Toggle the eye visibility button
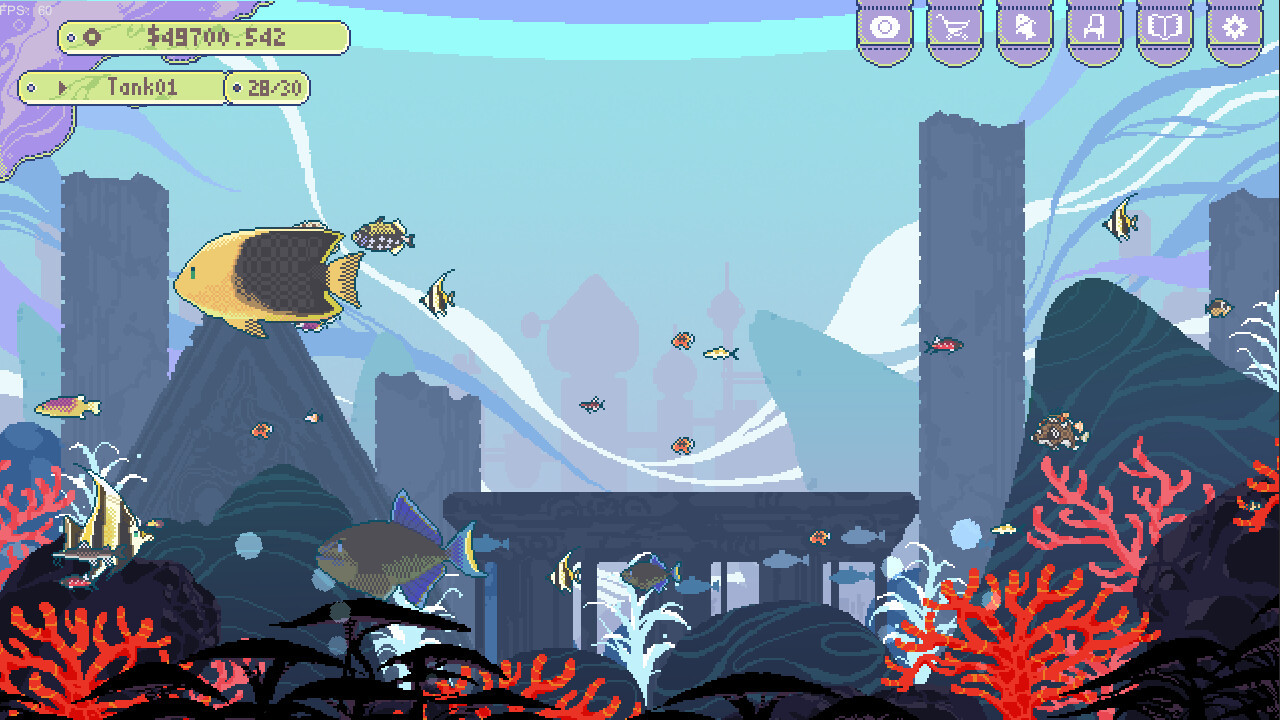The width and height of the screenshot is (1280, 720). (885, 27)
